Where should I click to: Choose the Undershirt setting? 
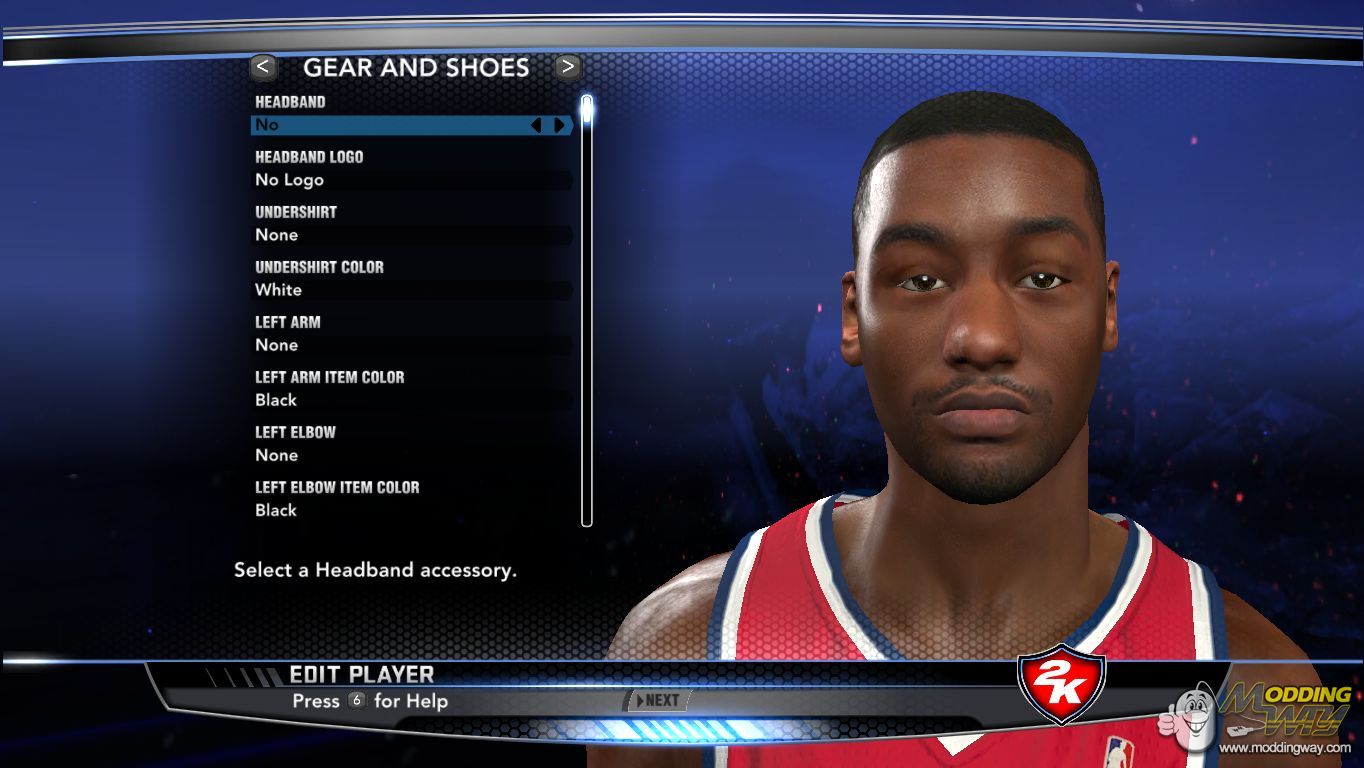(x=410, y=235)
